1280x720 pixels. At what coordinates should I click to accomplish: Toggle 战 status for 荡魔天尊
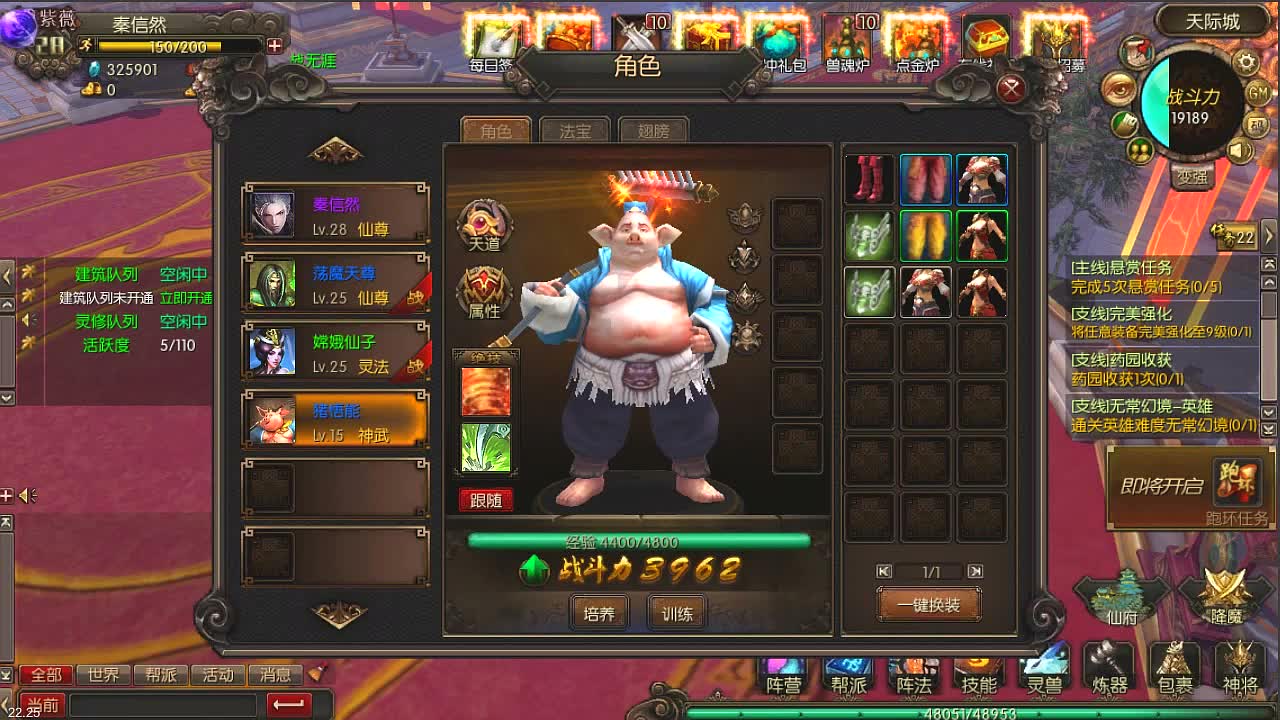click(416, 295)
